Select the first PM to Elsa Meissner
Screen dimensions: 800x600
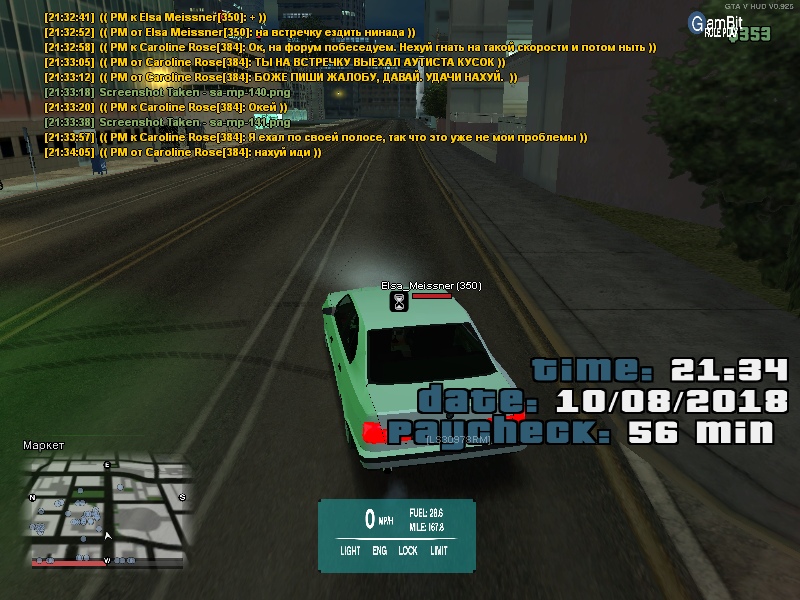pyautogui.click(x=155, y=17)
